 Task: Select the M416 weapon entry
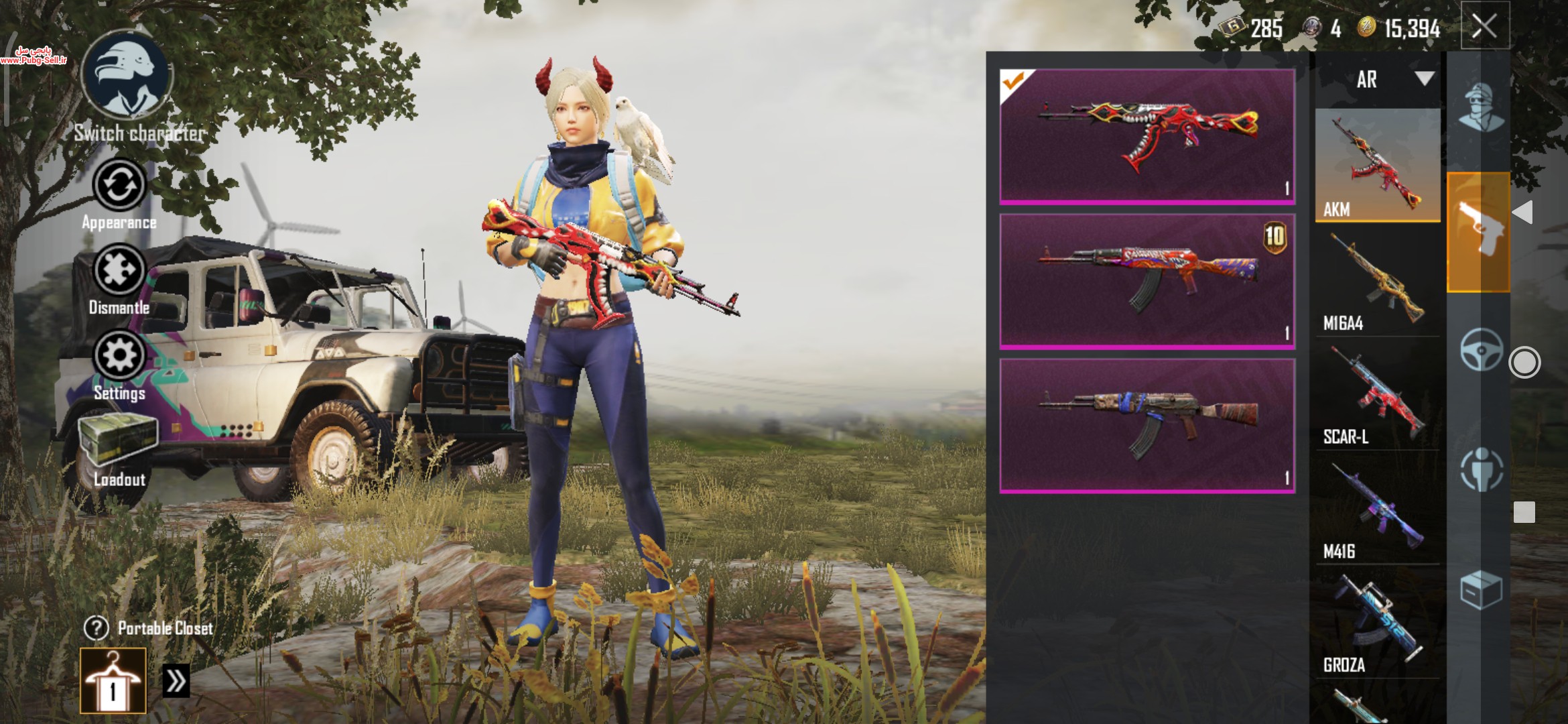[x=1377, y=509]
